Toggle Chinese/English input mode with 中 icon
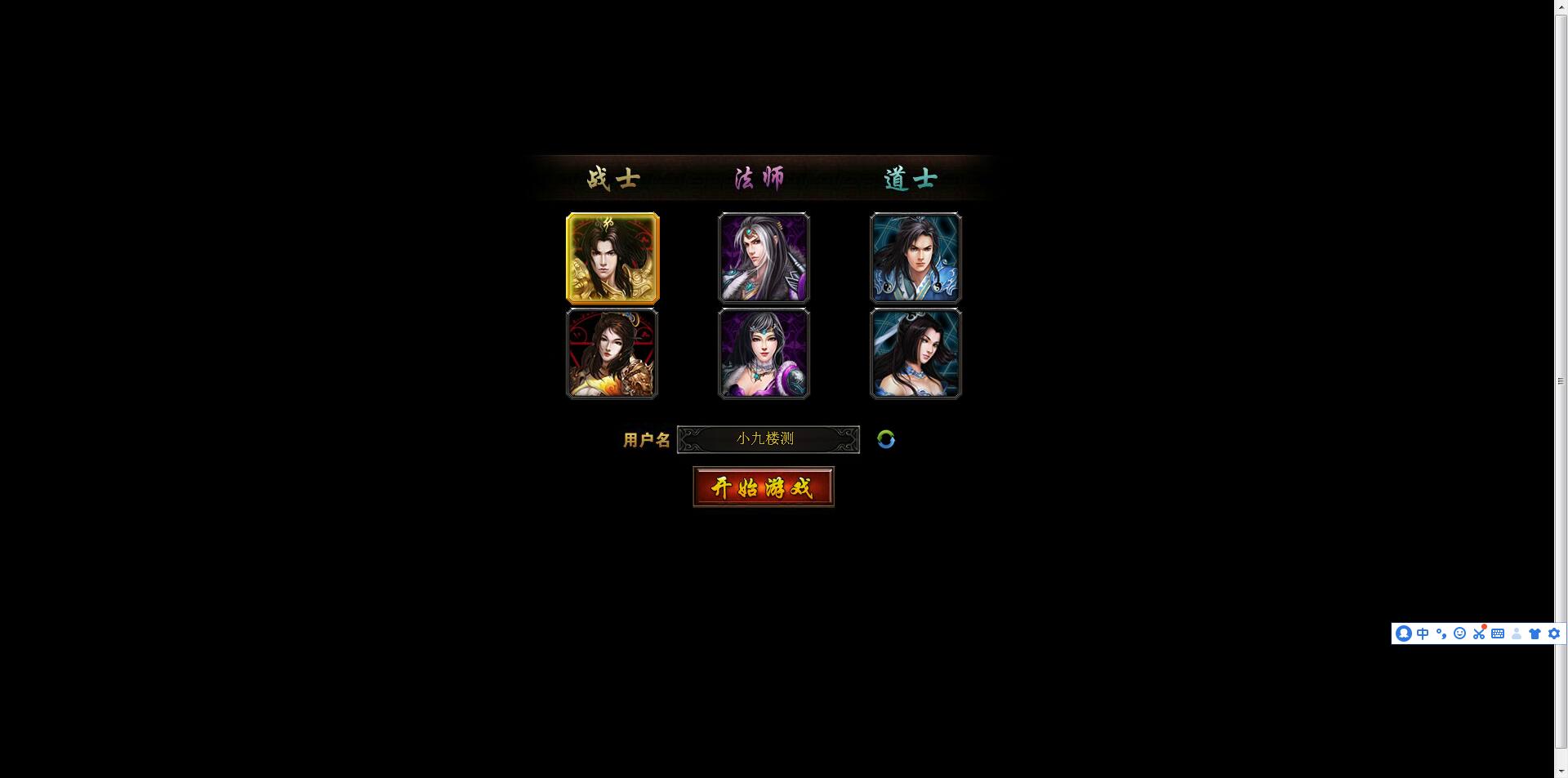The width and height of the screenshot is (1568, 778). 1422,634
